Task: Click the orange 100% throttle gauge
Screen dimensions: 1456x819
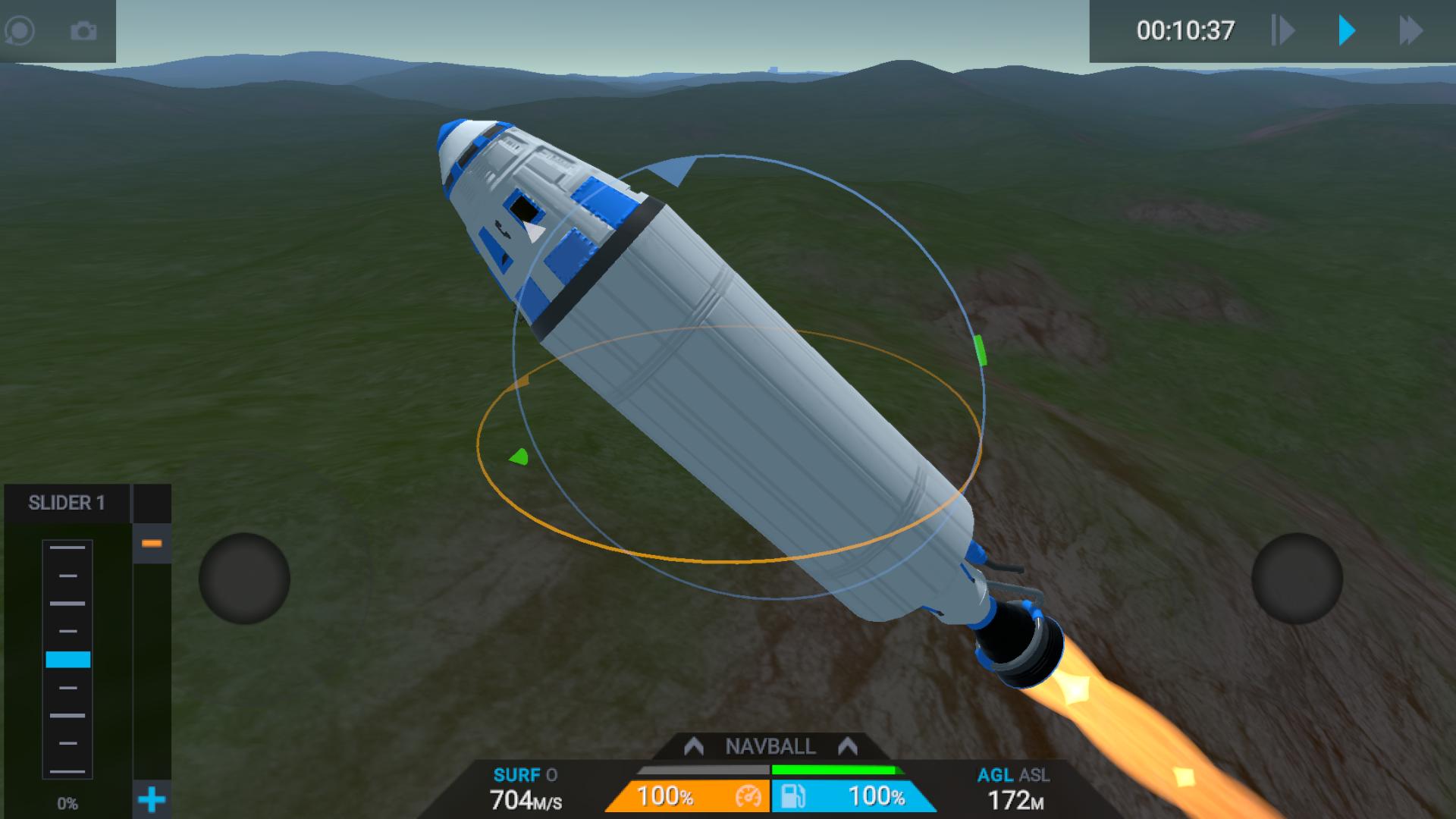Action: coord(686,796)
